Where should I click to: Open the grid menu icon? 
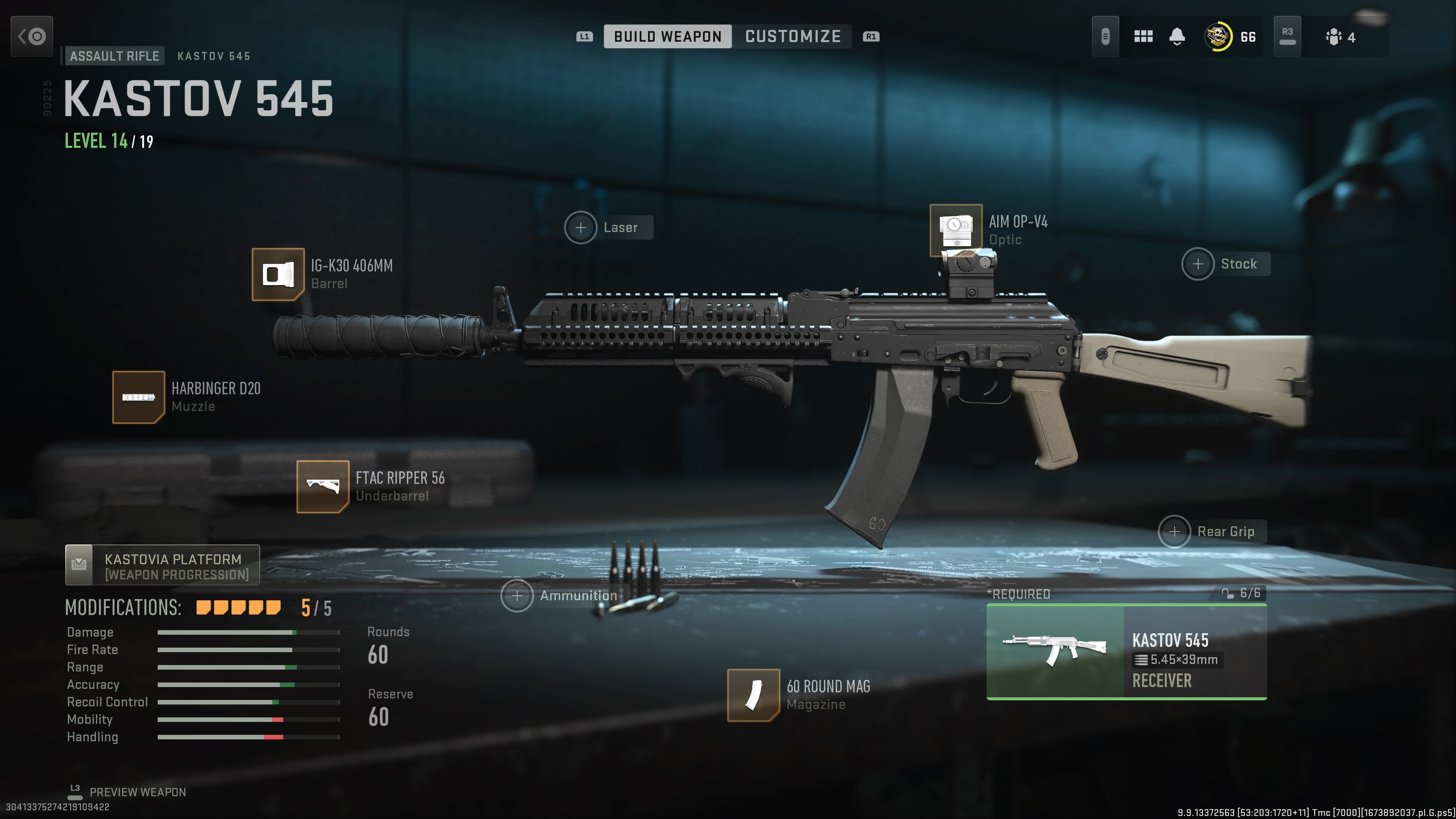tap(1143, 37)
